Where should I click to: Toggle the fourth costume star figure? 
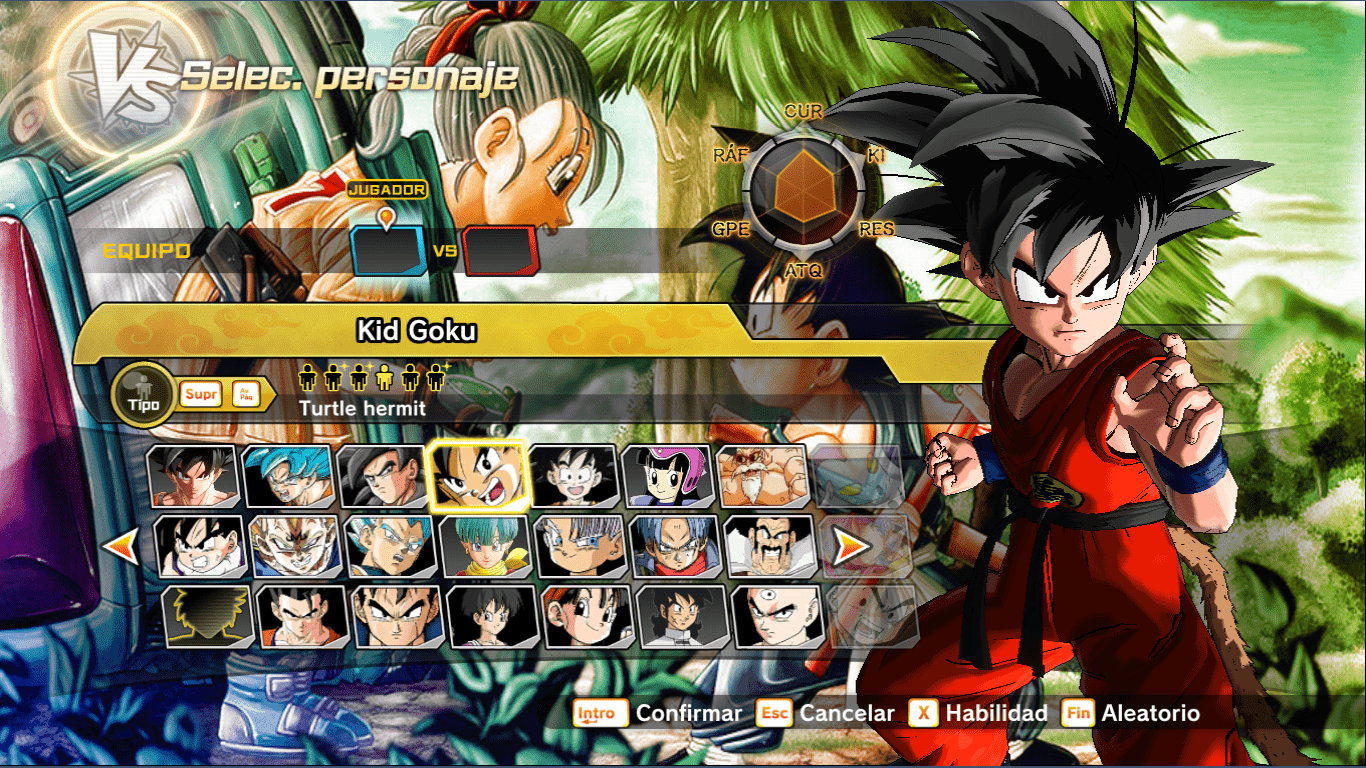(x=383, y=377)
